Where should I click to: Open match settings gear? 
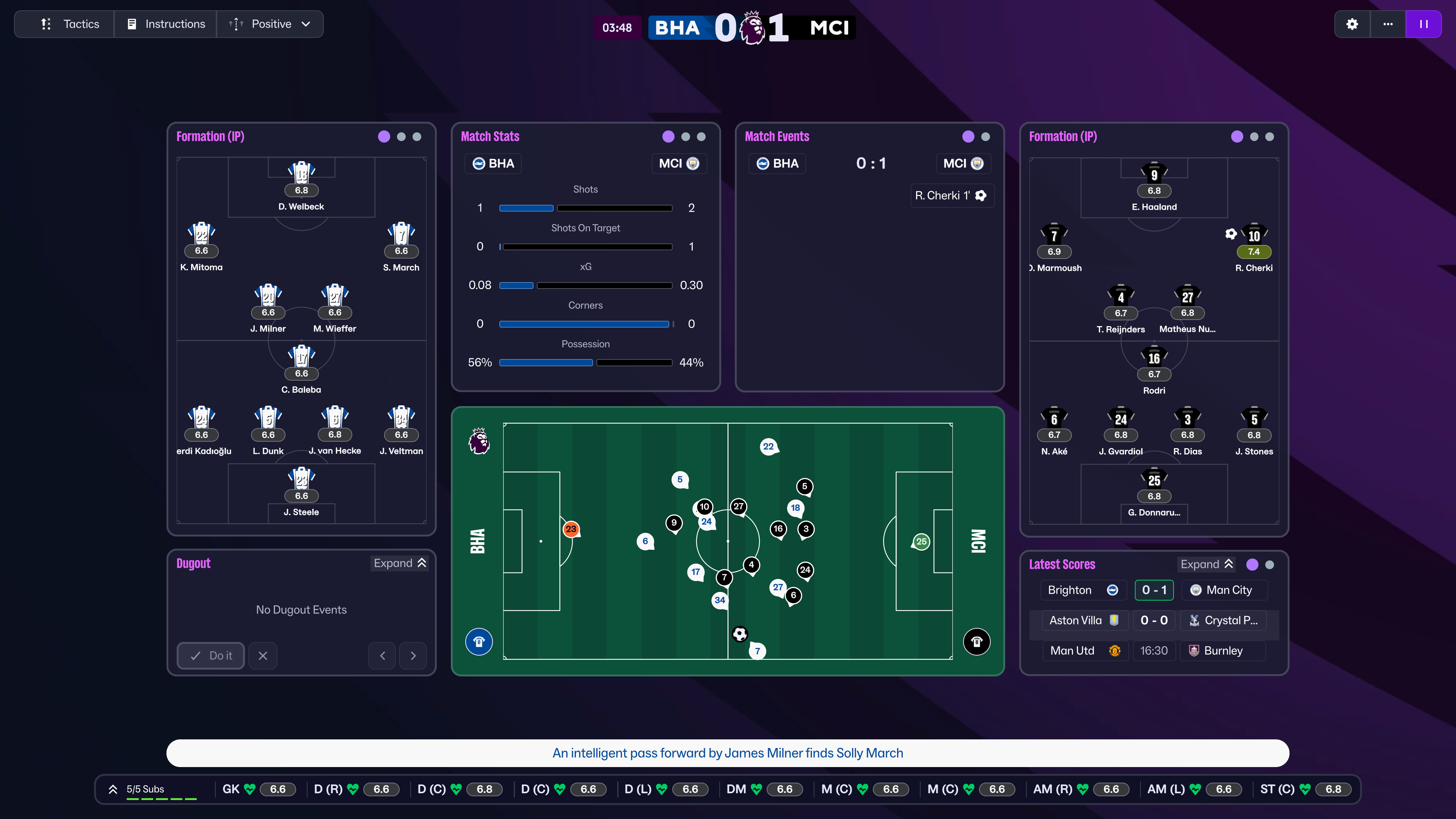pos(1352,24)
